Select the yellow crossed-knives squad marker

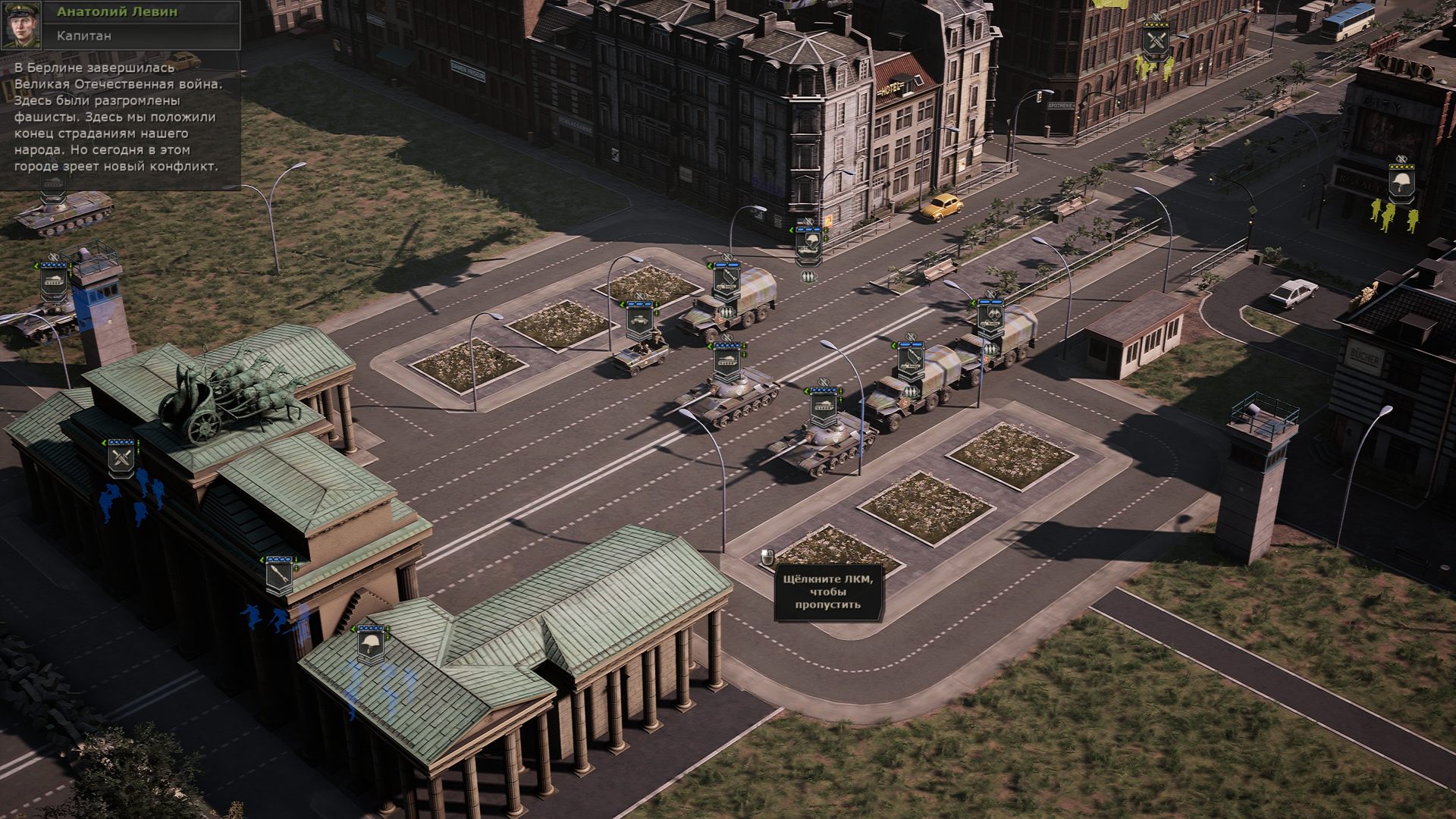(1156, 39)
